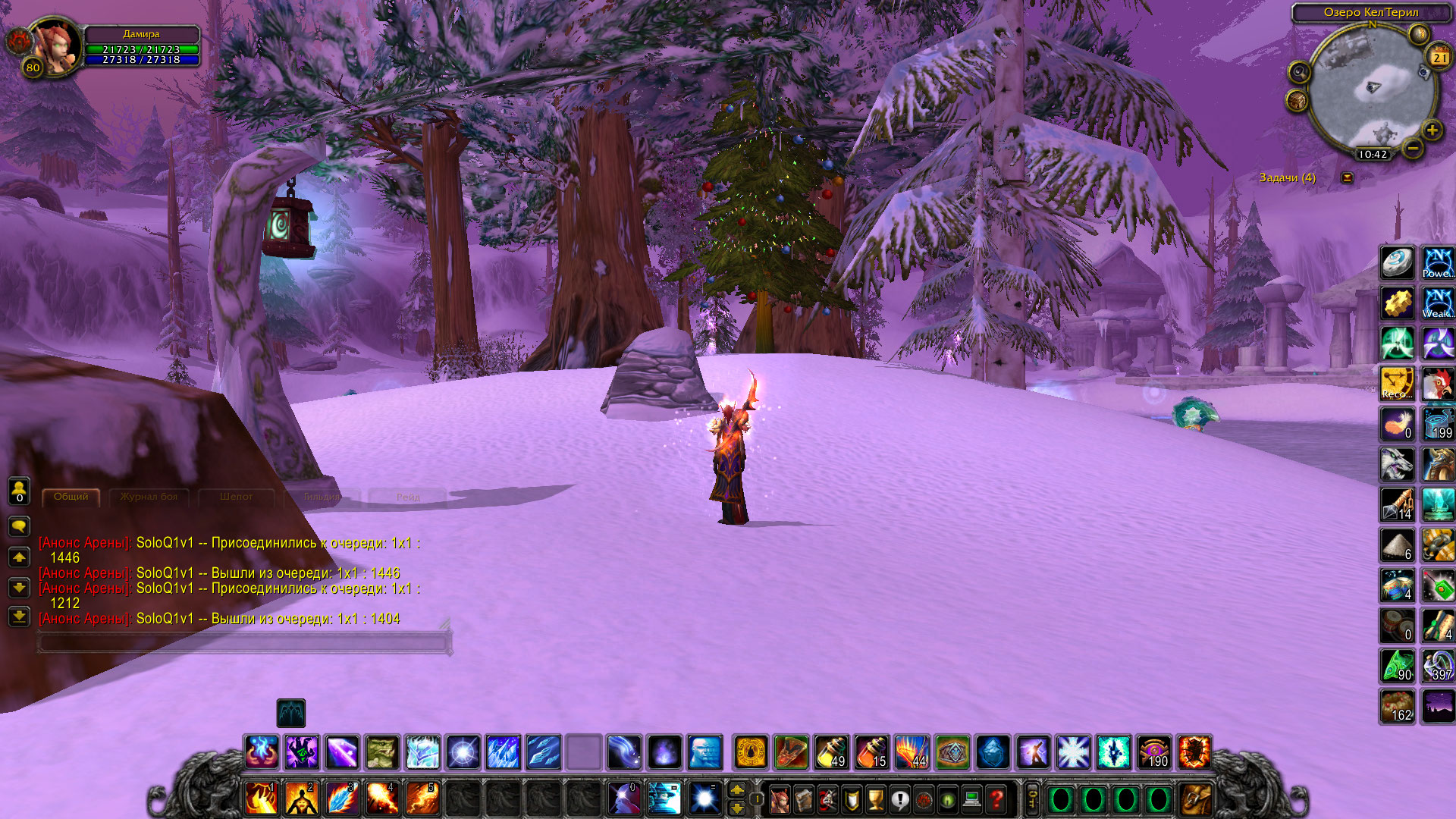
Task: Open the Шепот chat tab
Action: (x=236, y=497)
